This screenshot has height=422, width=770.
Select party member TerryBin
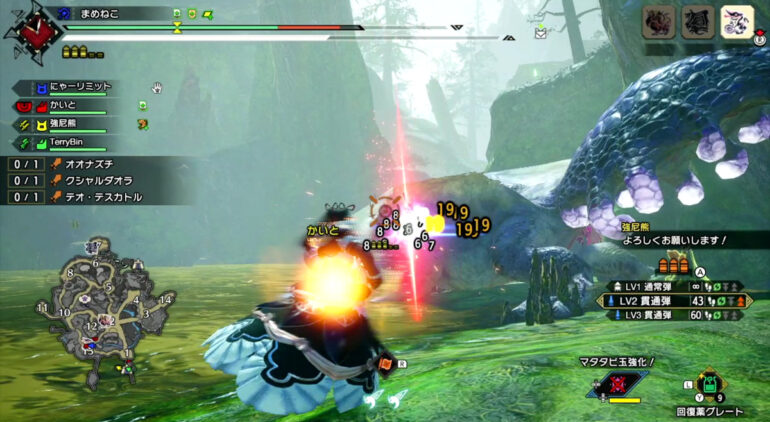(66, 143)
